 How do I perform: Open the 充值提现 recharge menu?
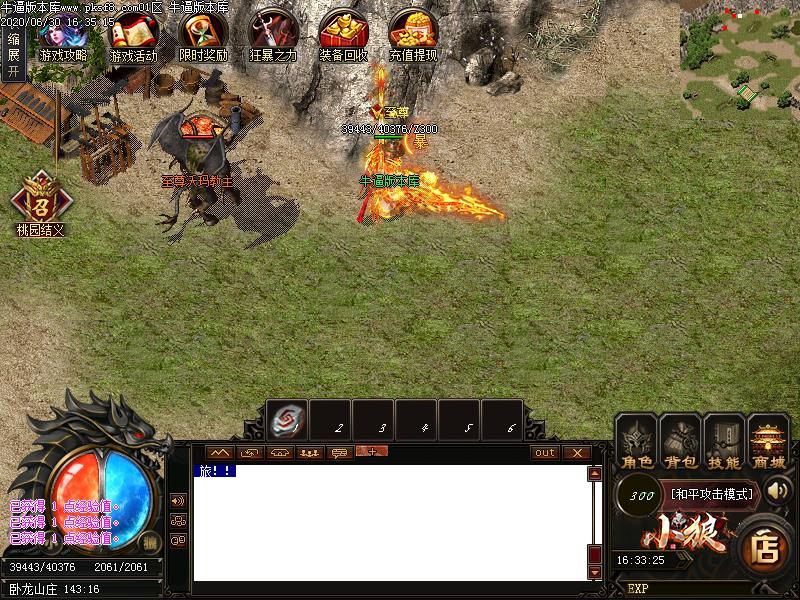413,38
